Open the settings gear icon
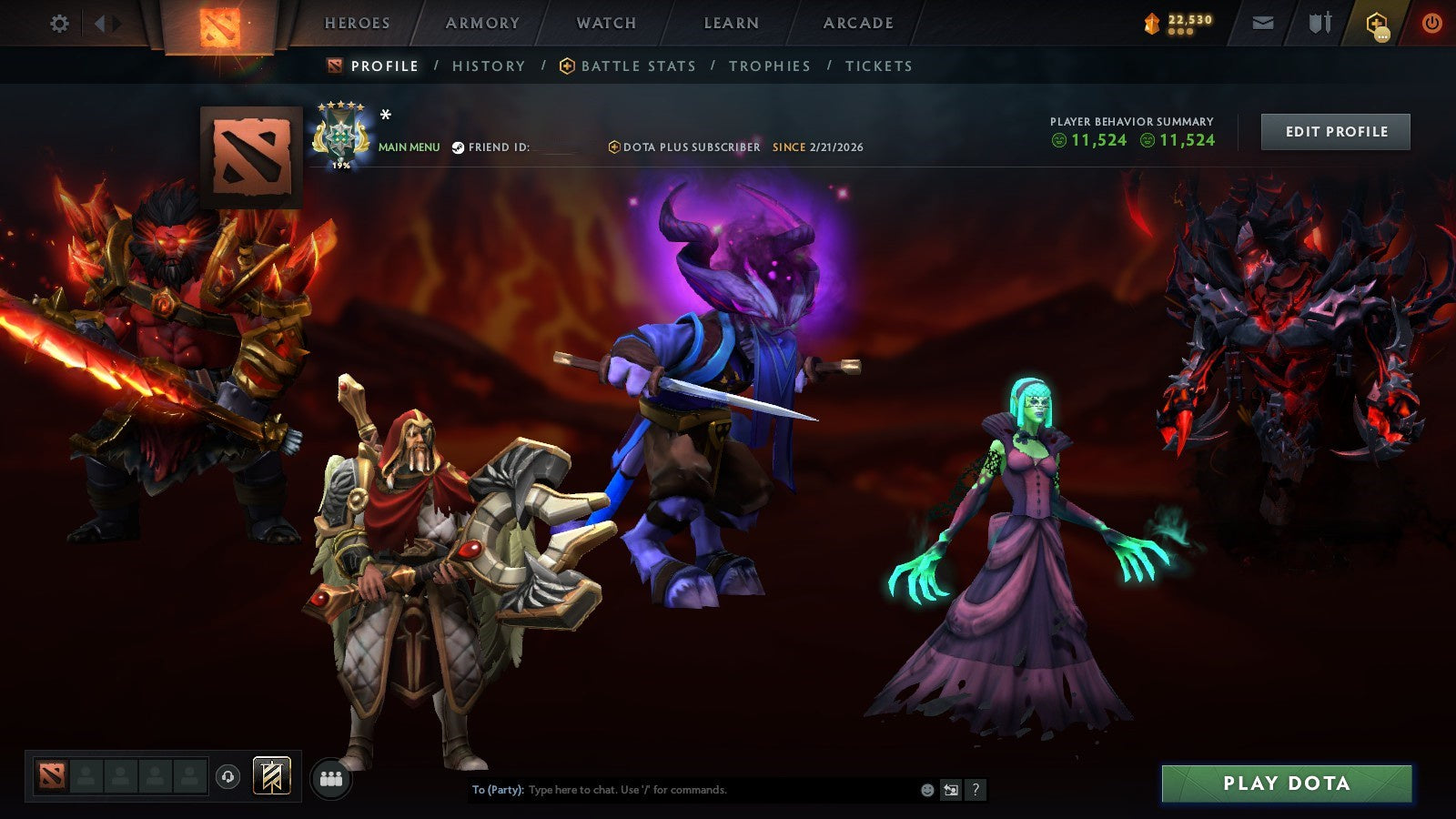The width and height of the screenshot is (1456, 819). click(60, 24)
